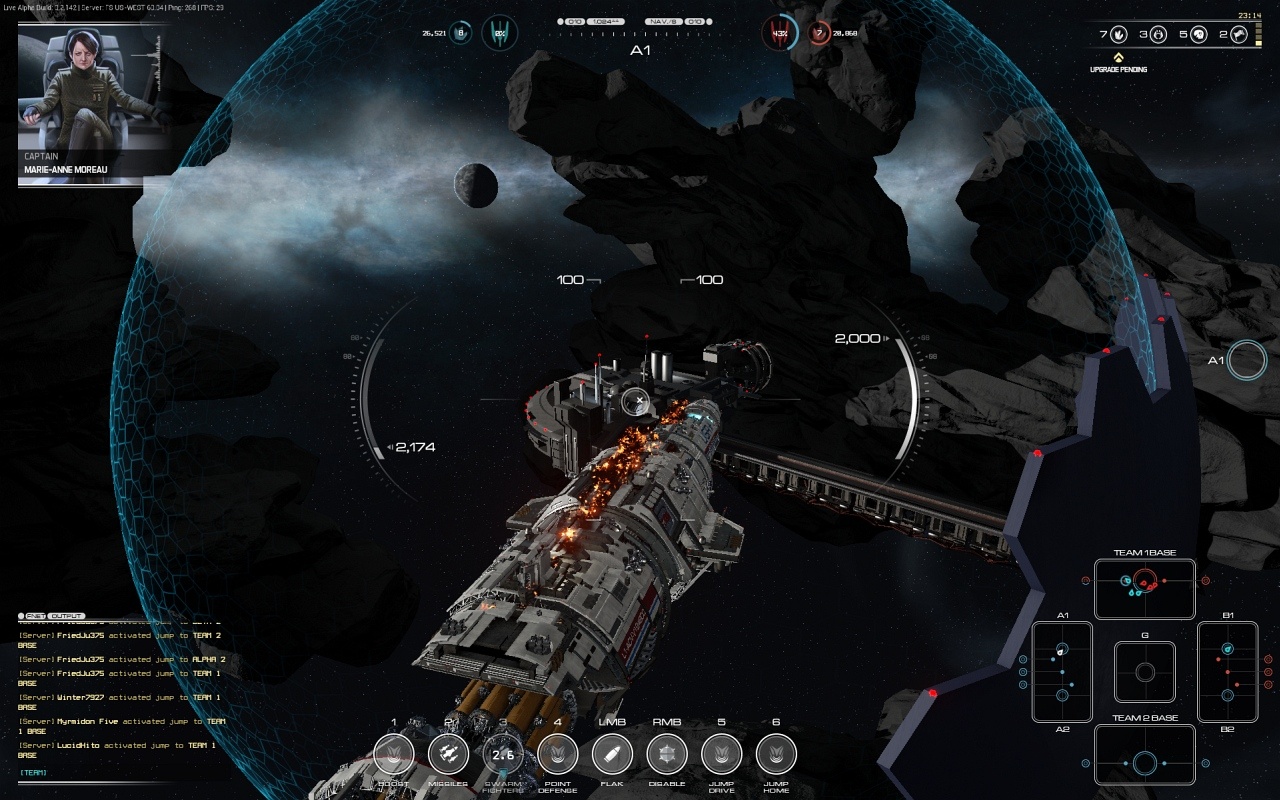Select the Flak weapon icon
This screenshot has width=1280, height=800.
pyautogui.click(x=612, y=754)
